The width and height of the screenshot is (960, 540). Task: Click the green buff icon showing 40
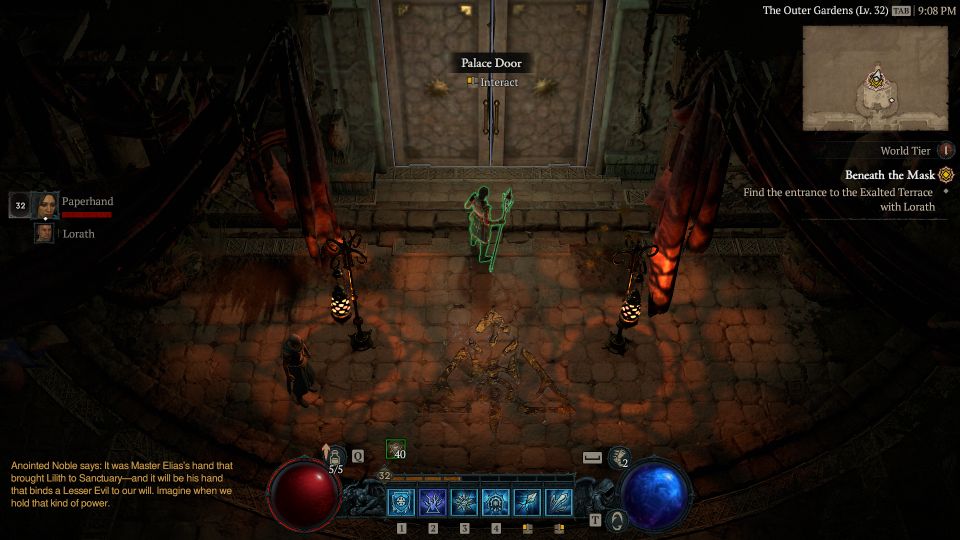(x=396, y=450)
